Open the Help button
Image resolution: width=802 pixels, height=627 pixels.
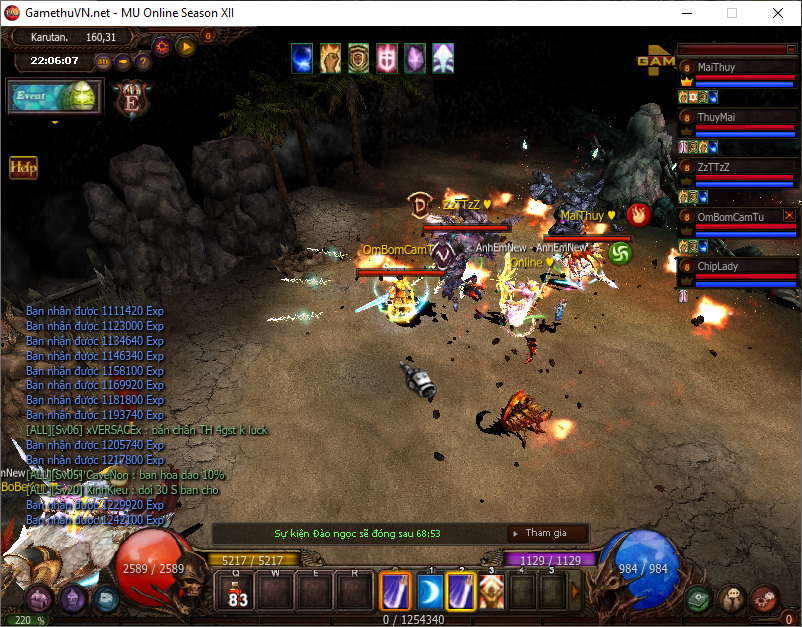click(23, 167)
